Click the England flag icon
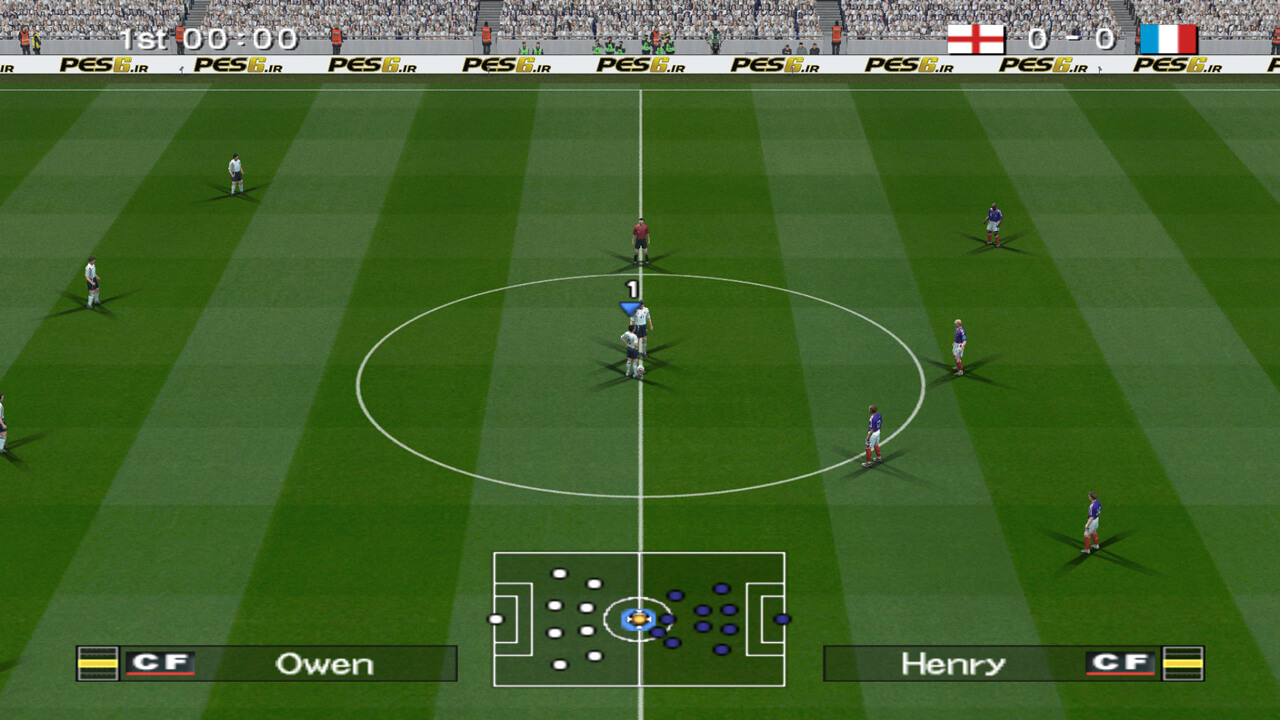The width and height of the screenshot is (1280, 720). [x=975, y=39]
